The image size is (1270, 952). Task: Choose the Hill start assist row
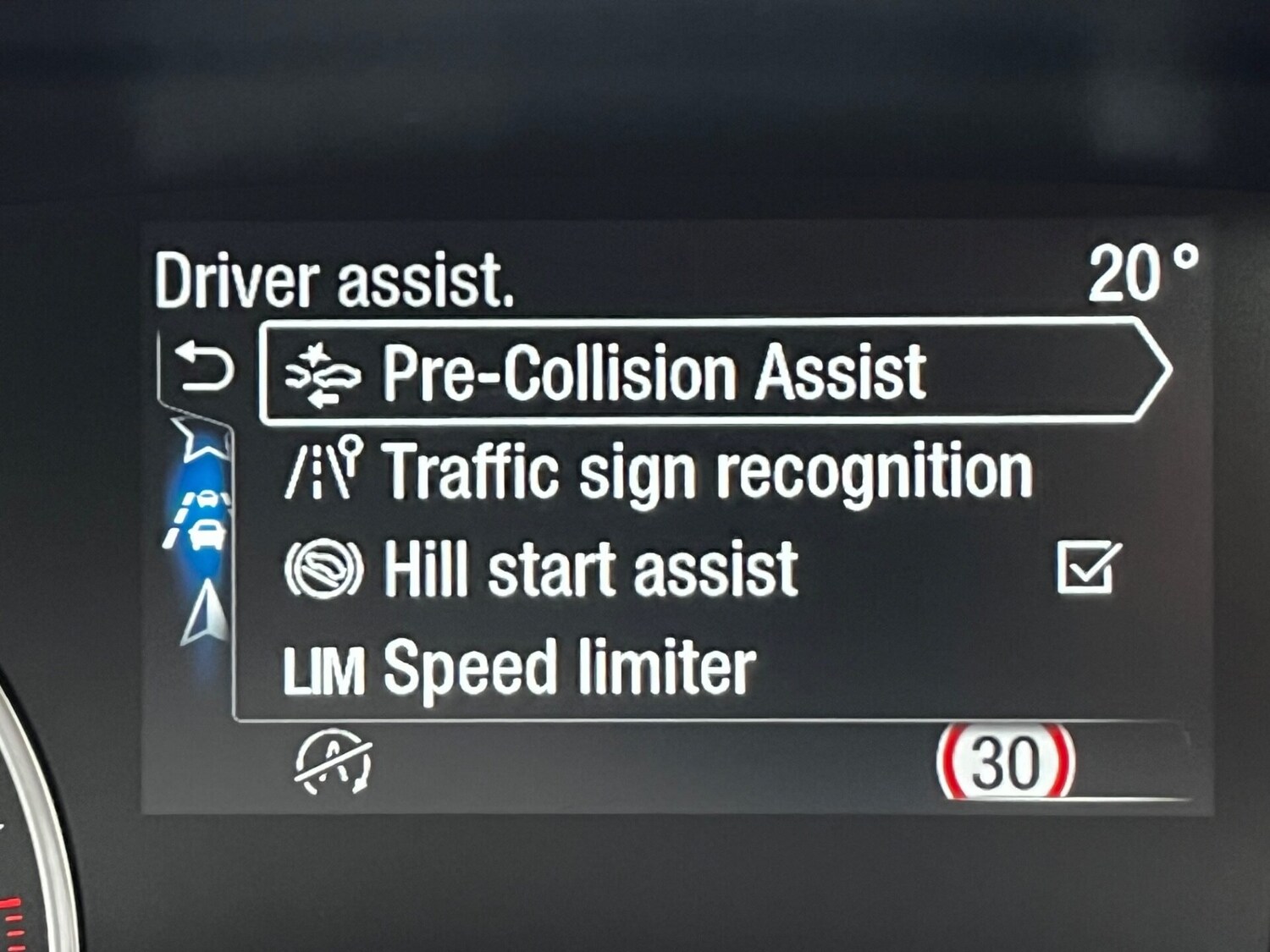tap(590, 570)
